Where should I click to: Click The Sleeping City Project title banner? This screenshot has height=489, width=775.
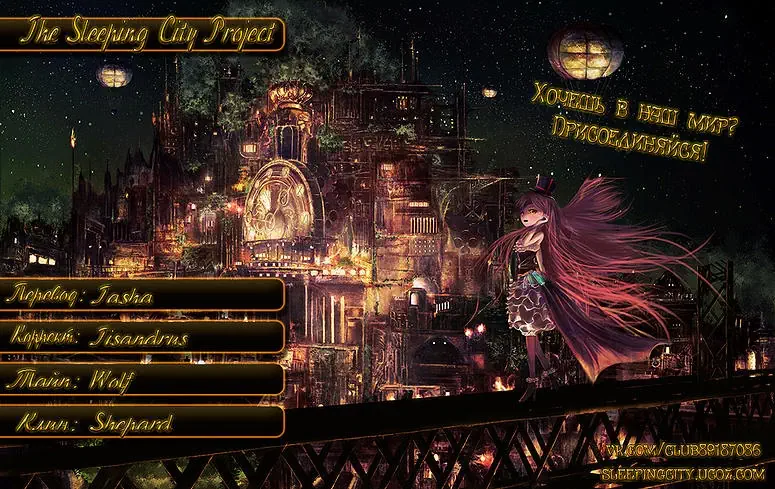(143, 34)
